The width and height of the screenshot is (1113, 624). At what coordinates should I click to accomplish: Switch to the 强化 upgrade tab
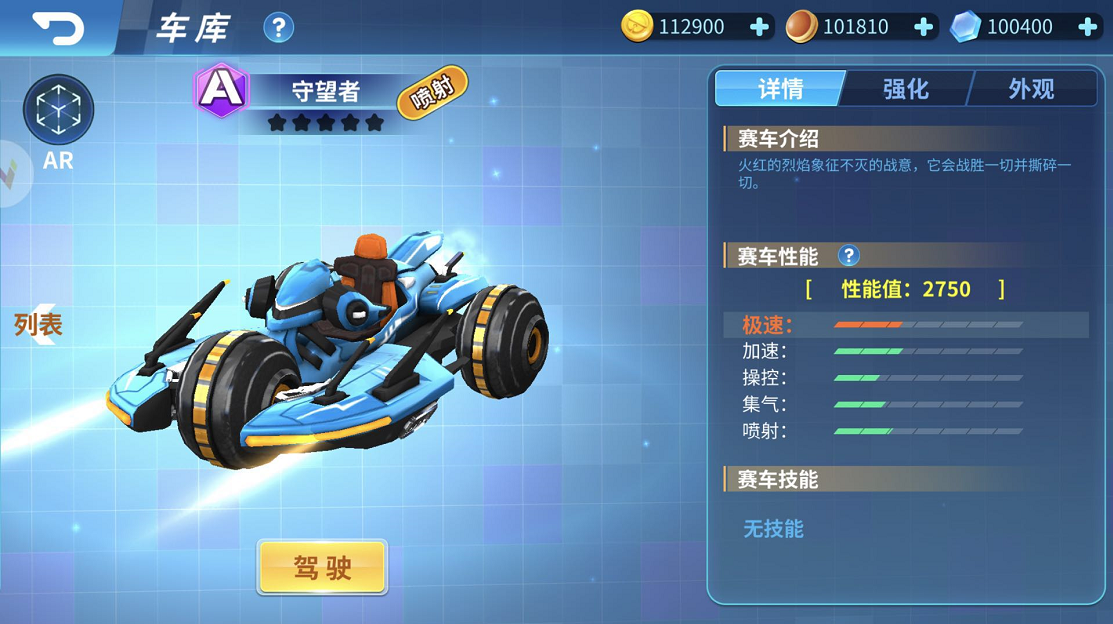point(906,89)
